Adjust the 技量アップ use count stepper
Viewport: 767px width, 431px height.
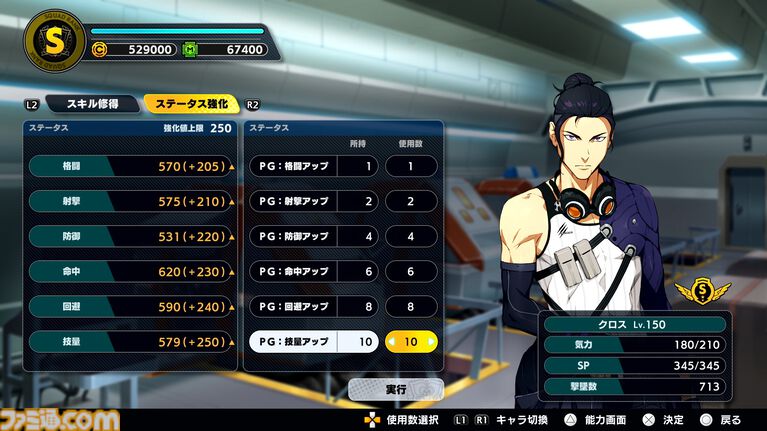click(x=412, y=341)
